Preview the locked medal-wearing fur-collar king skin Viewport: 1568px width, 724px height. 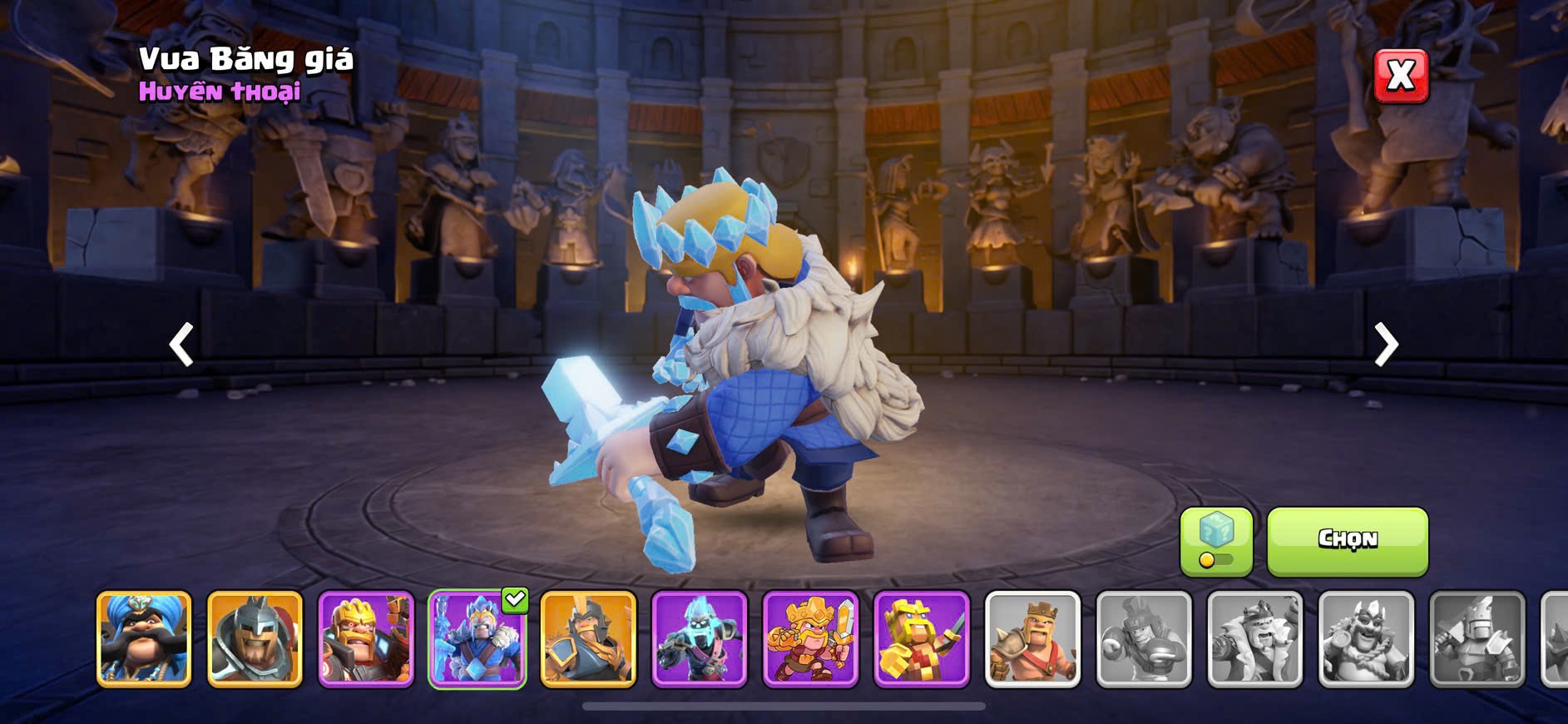click(1366, 639)
